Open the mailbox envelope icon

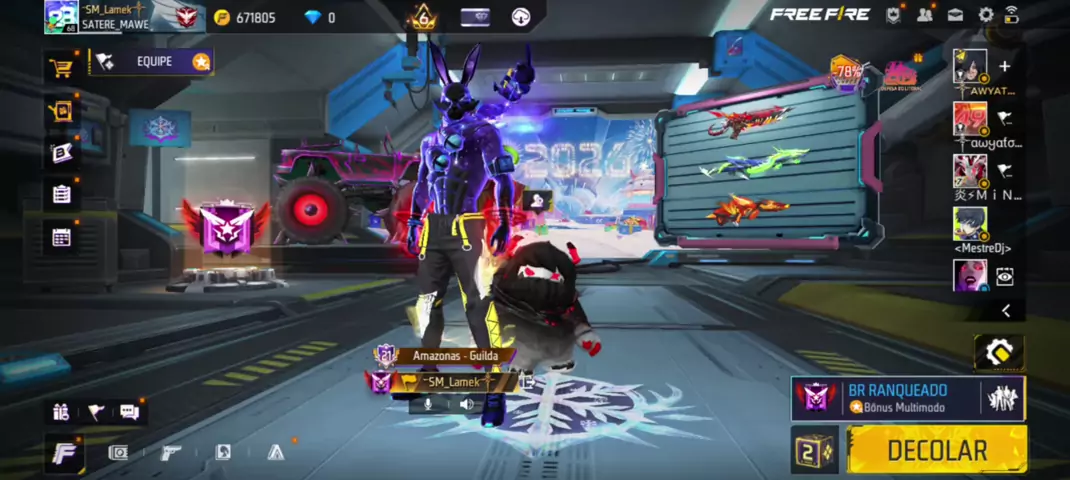[955, 15]
